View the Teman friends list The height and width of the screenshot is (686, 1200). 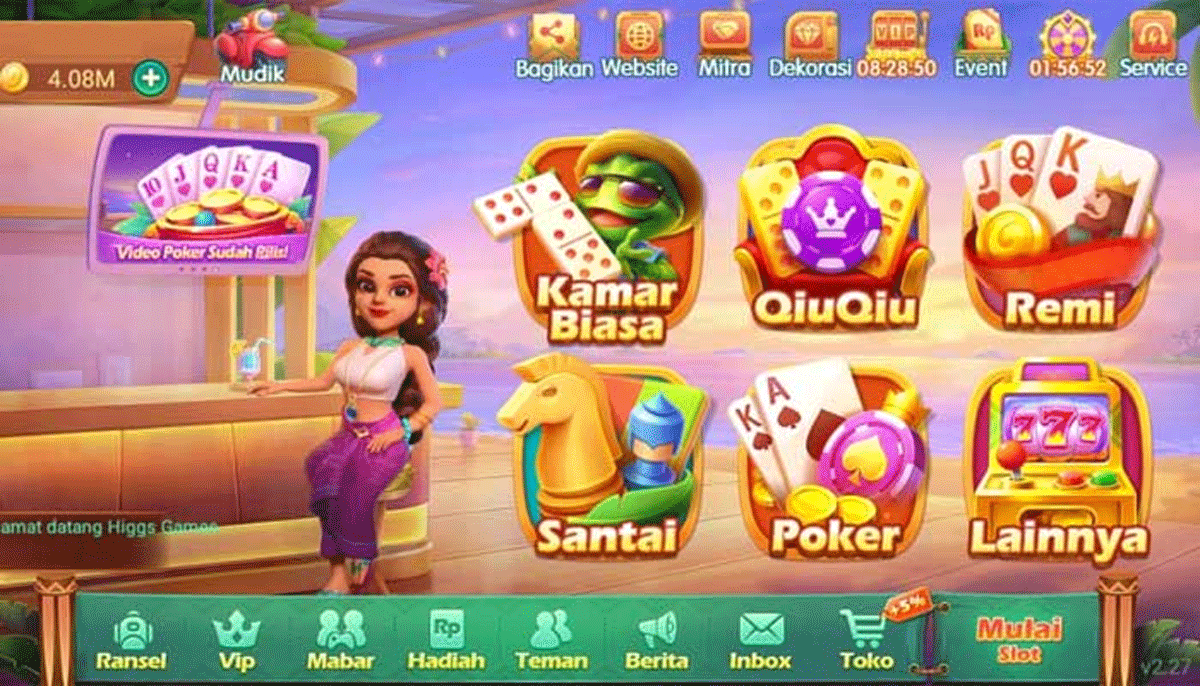coord(549,640)
